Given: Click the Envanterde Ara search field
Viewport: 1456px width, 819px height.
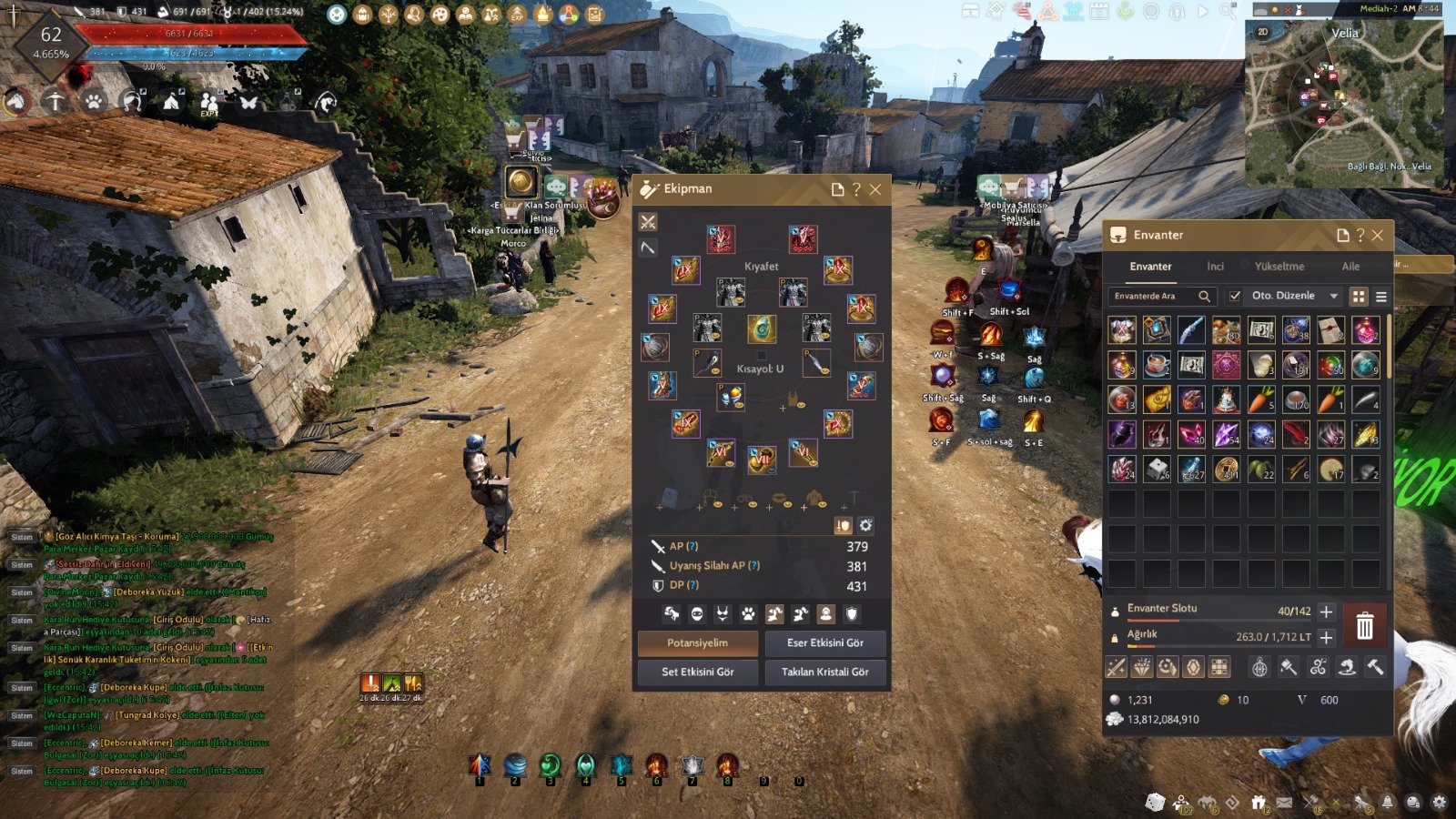Looking at the screenshot, I should [1154, 296].
